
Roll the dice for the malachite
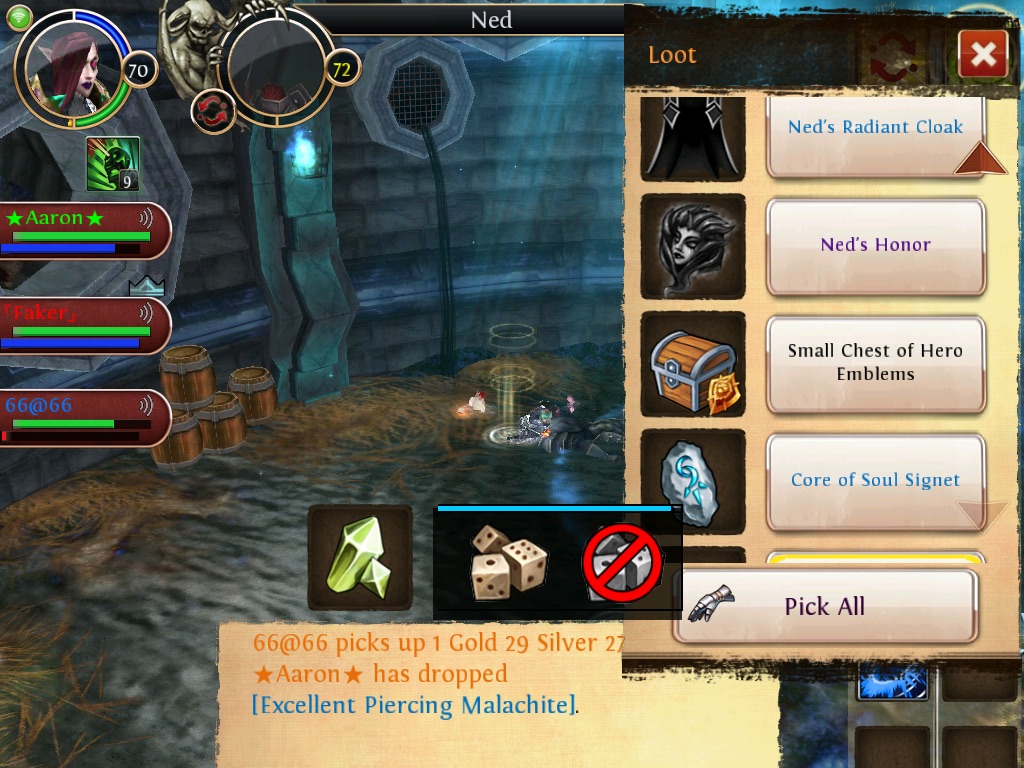pyautogui.click(x=509, y=563)
